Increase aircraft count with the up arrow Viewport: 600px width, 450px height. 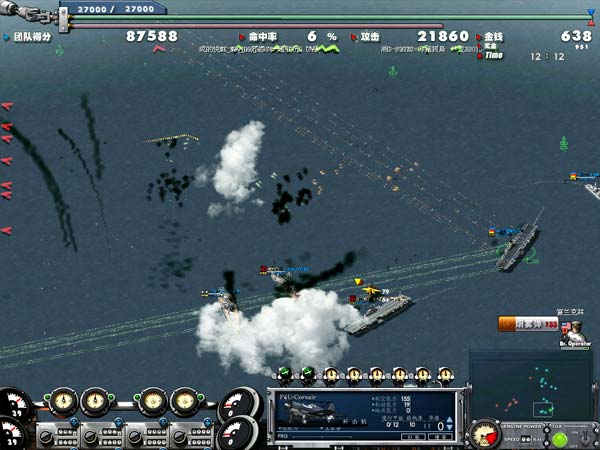click(451, 422)
